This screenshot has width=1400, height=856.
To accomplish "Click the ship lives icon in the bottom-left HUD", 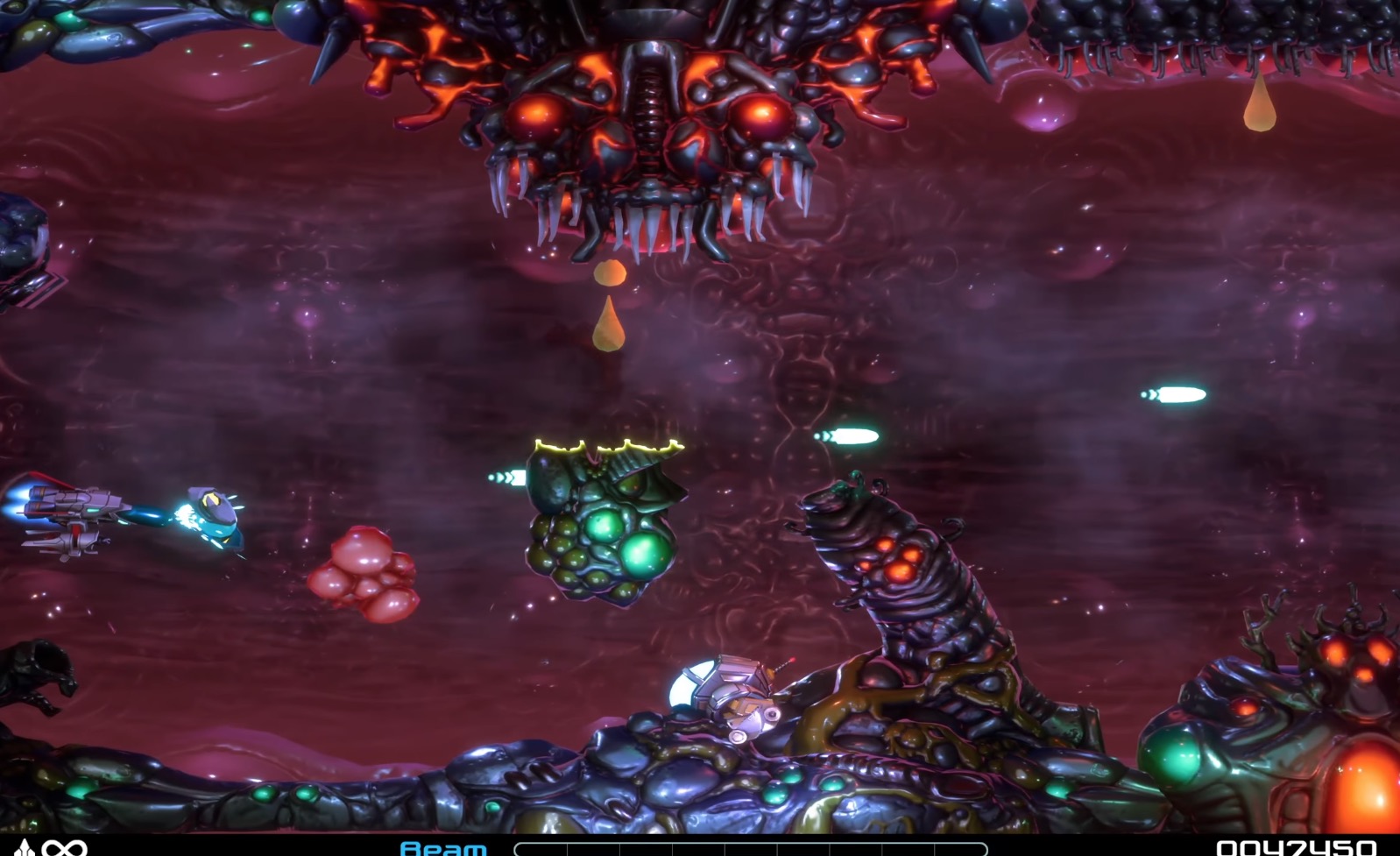I will 25,847.
